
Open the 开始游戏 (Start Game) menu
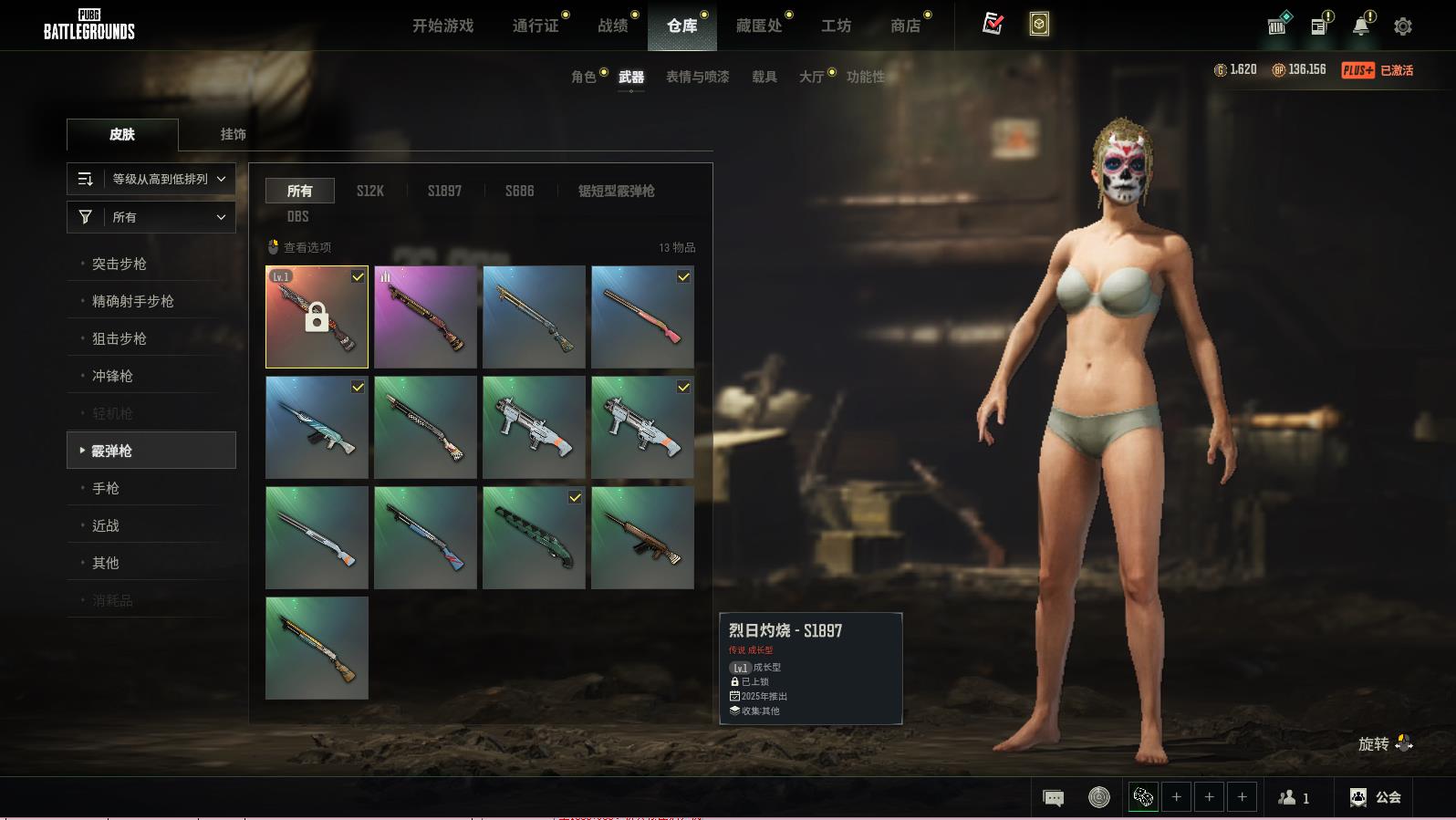[x=442, y=26]
